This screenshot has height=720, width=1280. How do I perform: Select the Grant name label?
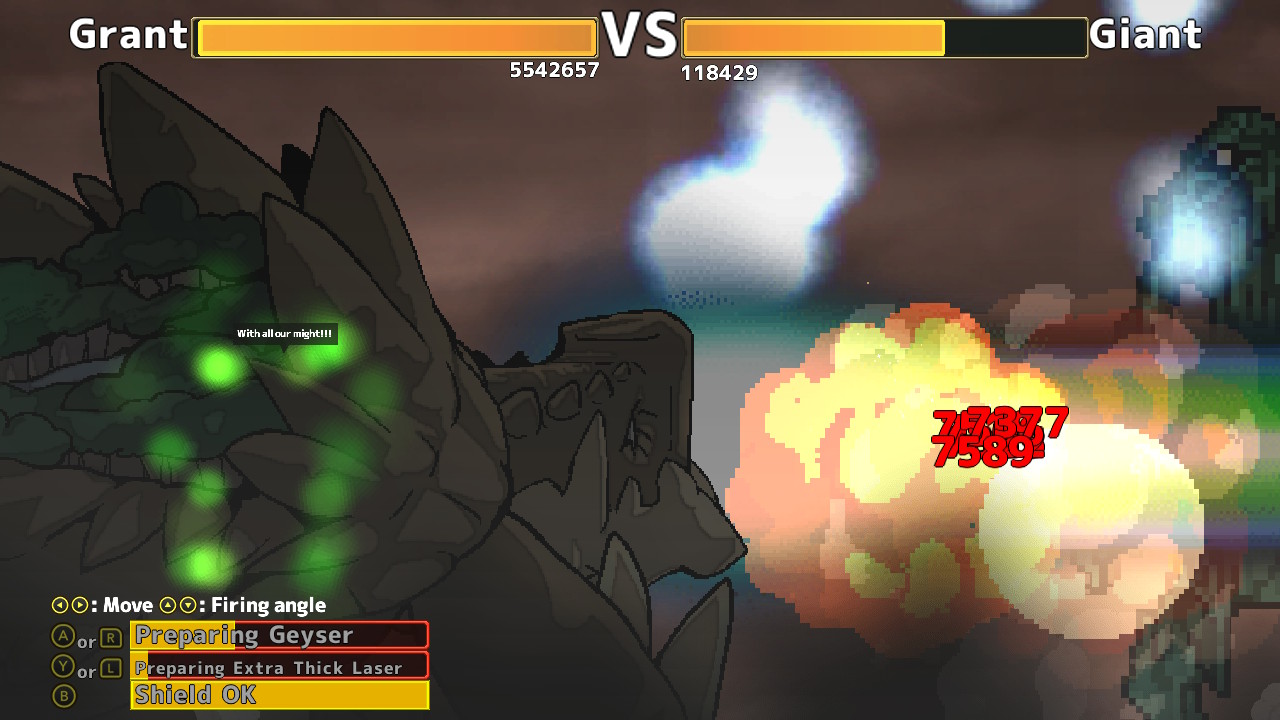click(x=129, y=34)
